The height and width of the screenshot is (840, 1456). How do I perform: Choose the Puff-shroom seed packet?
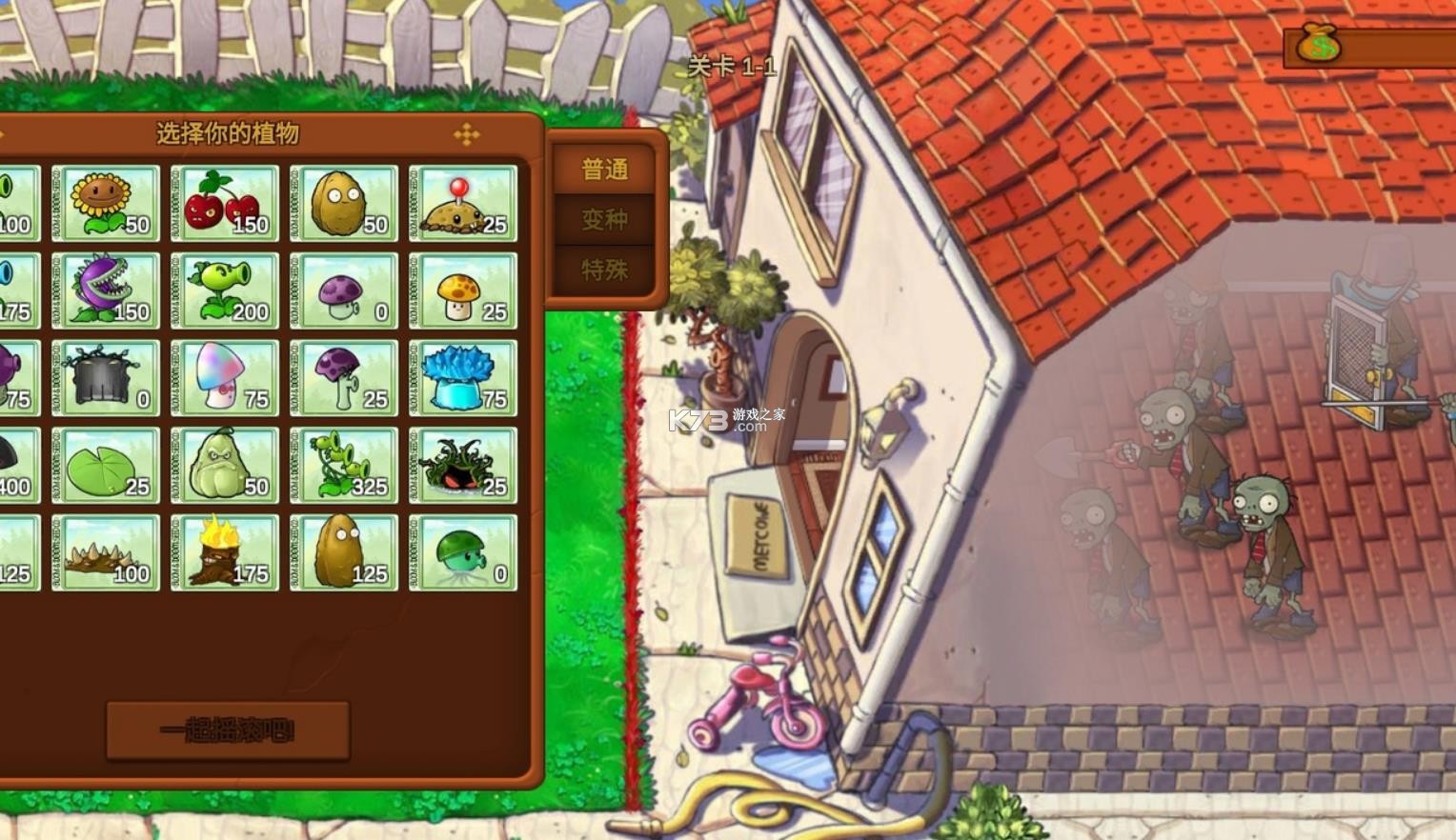344,289
